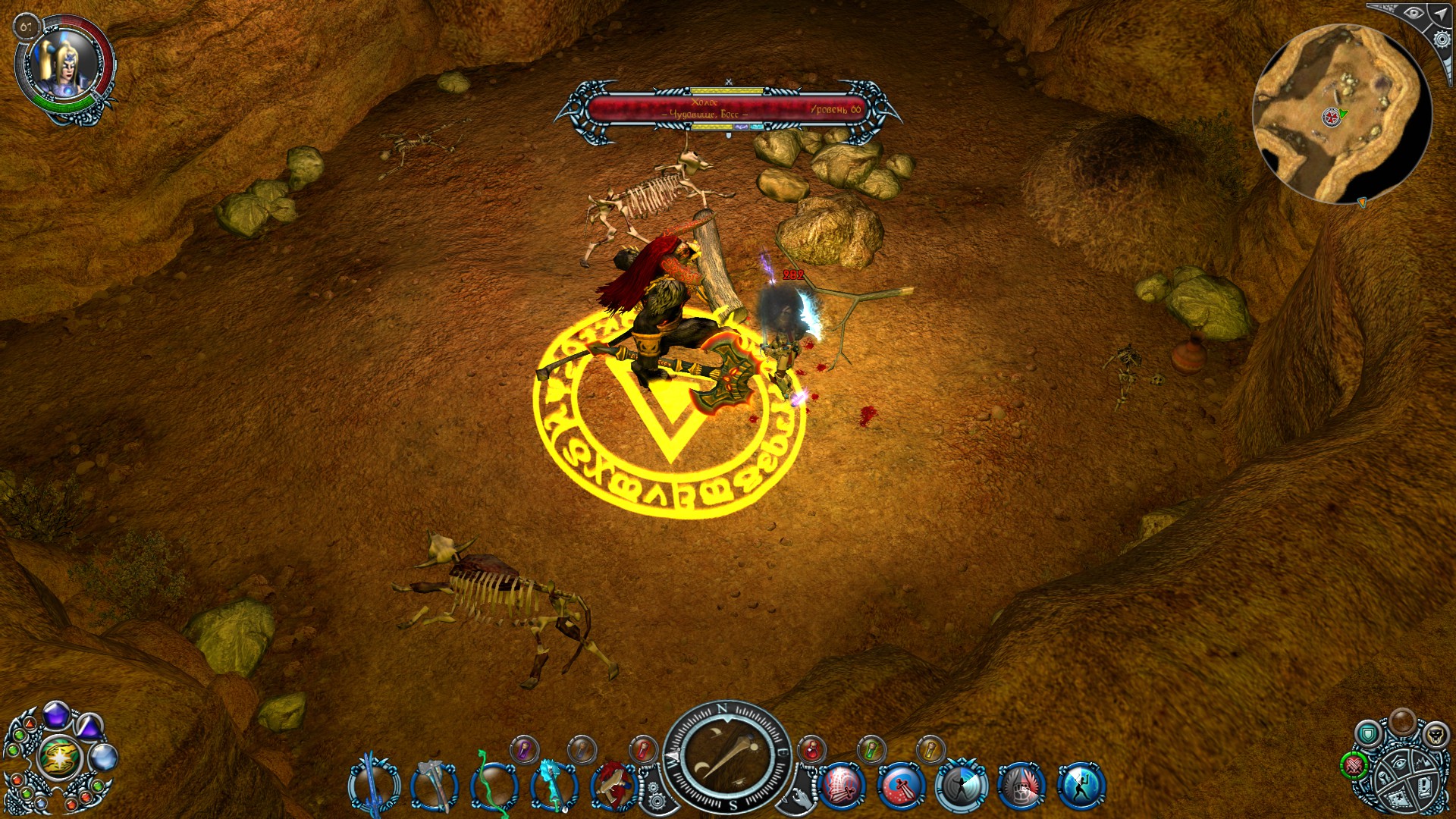Click the orange marker on the minimap edge
This screenshot has height=819, width=1456.
point(1362,202)
